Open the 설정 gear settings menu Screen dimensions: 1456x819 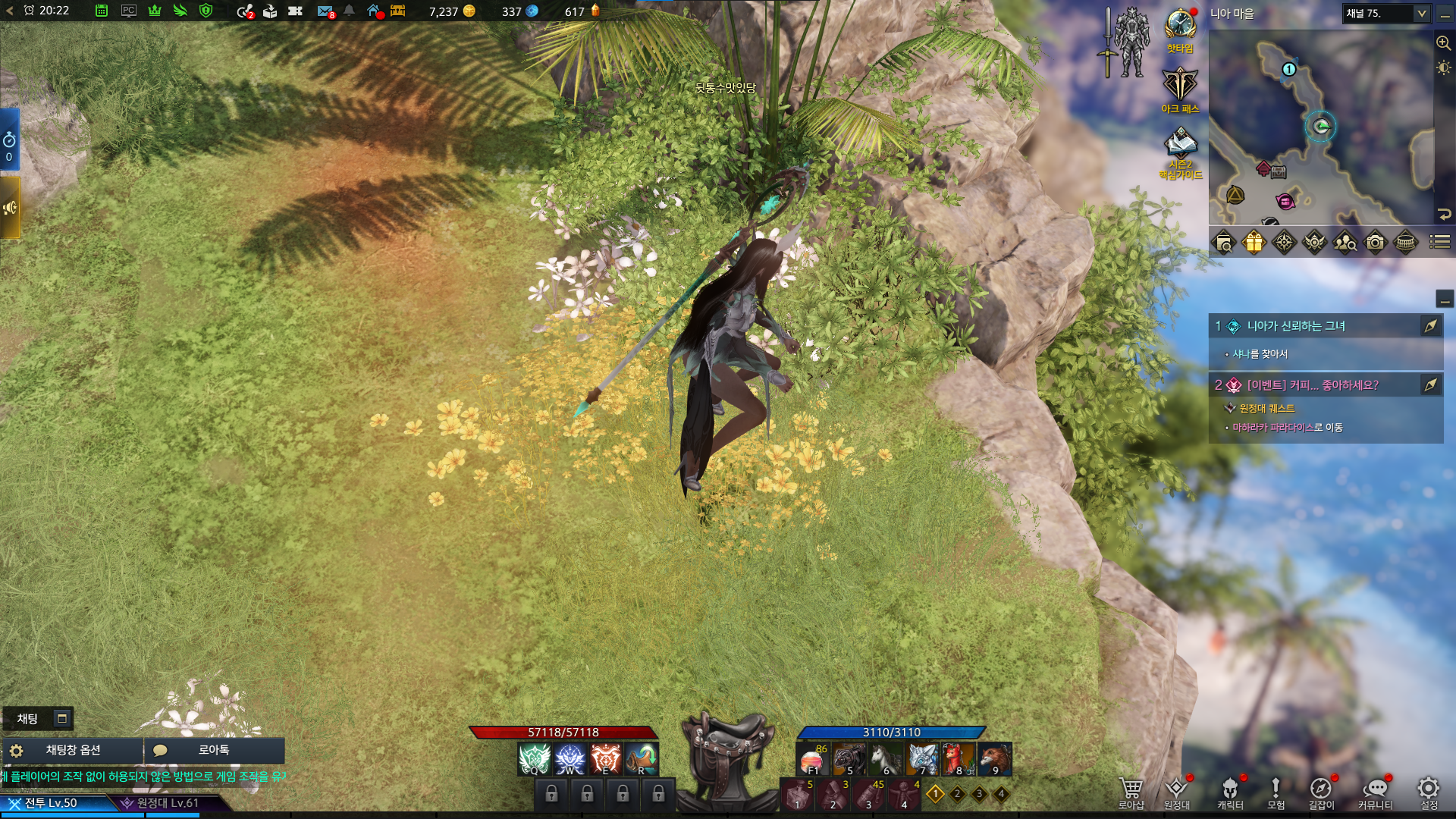pos(1429,792)
